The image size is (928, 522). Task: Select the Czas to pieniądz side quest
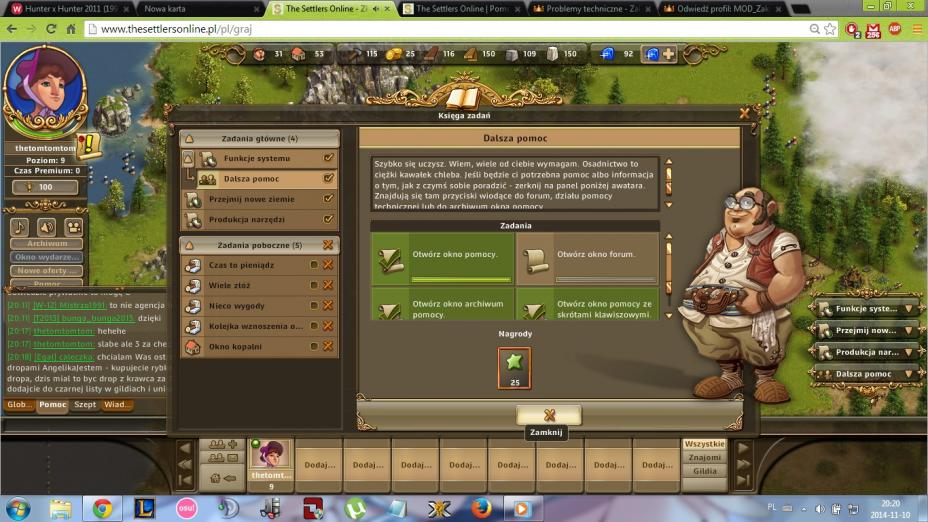click(x=242, y=265)
